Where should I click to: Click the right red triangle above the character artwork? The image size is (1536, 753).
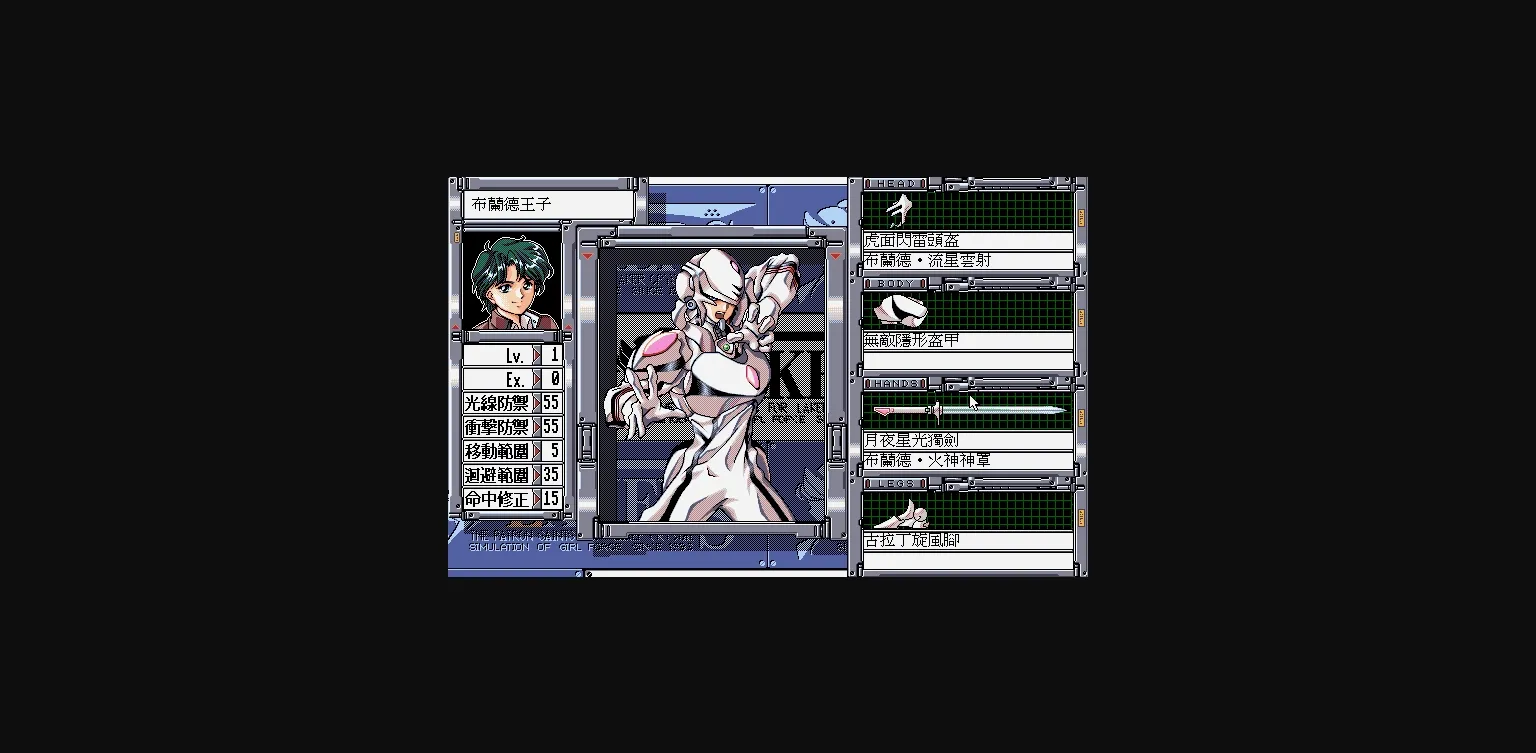pyautogui.click(x=835, y=255)
